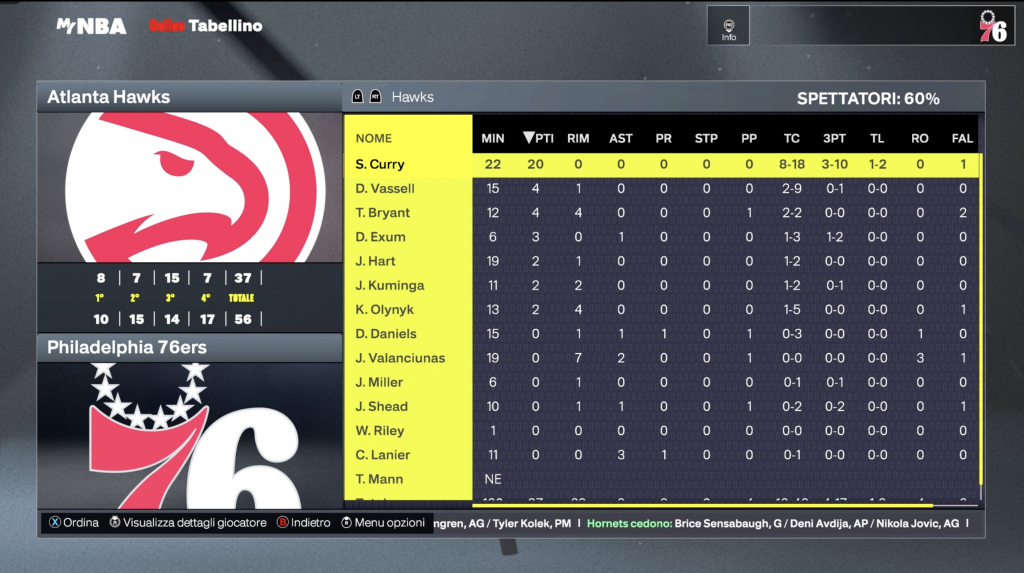Select J. Valanciunas's stat line

click(x=400, y=358)
